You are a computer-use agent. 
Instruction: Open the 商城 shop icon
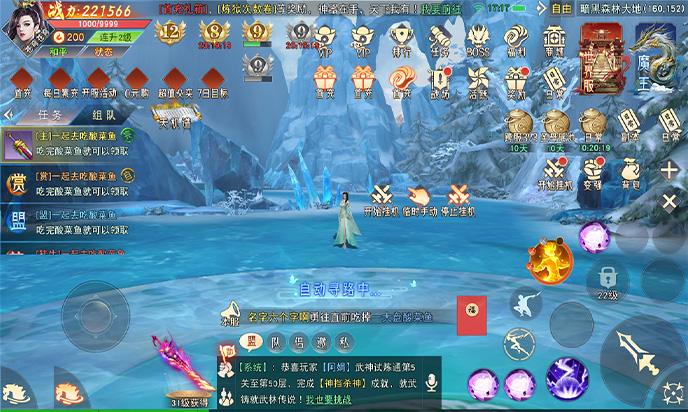554,39
